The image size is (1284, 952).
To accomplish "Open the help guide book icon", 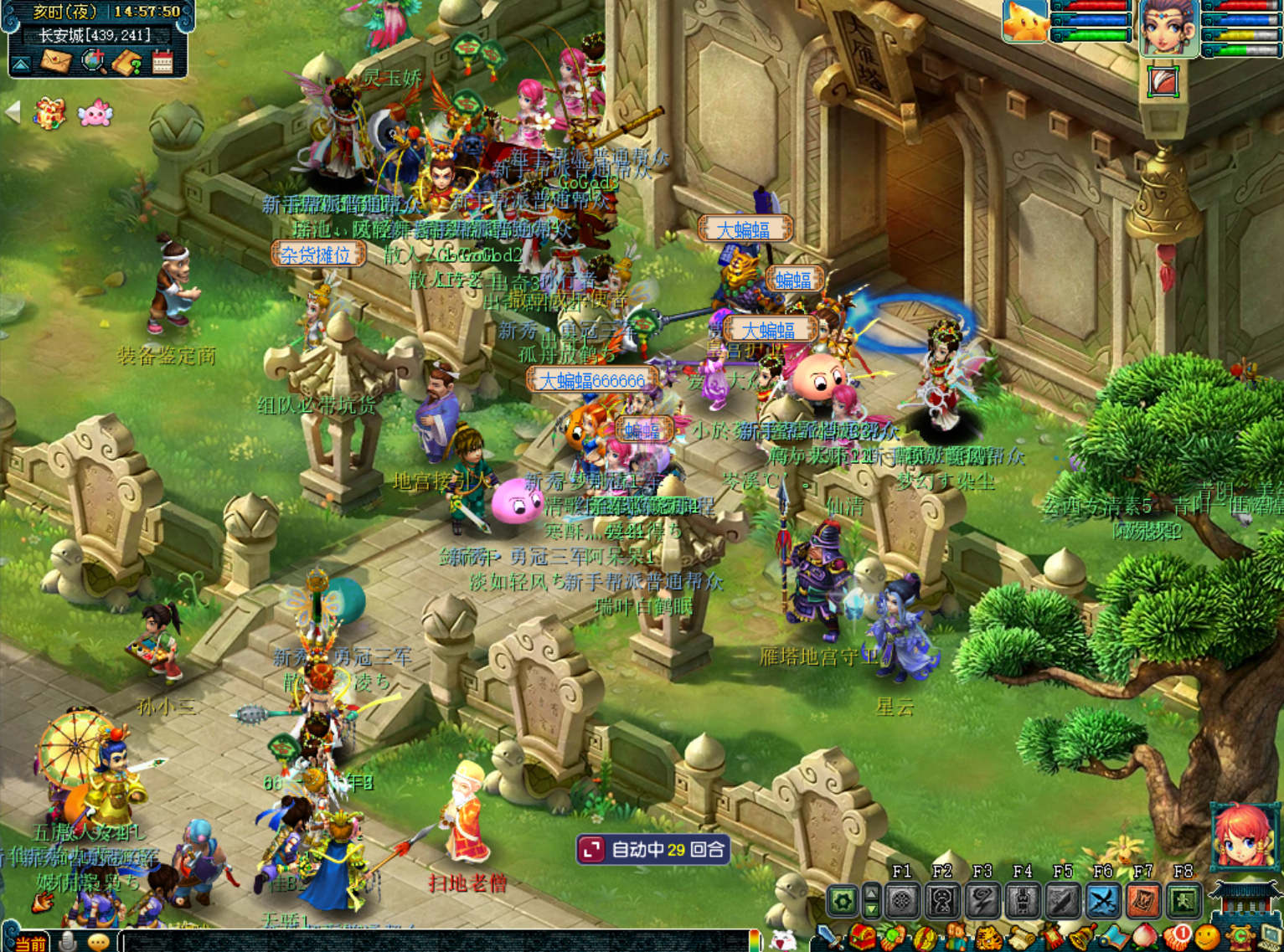I will click(127, 63).
